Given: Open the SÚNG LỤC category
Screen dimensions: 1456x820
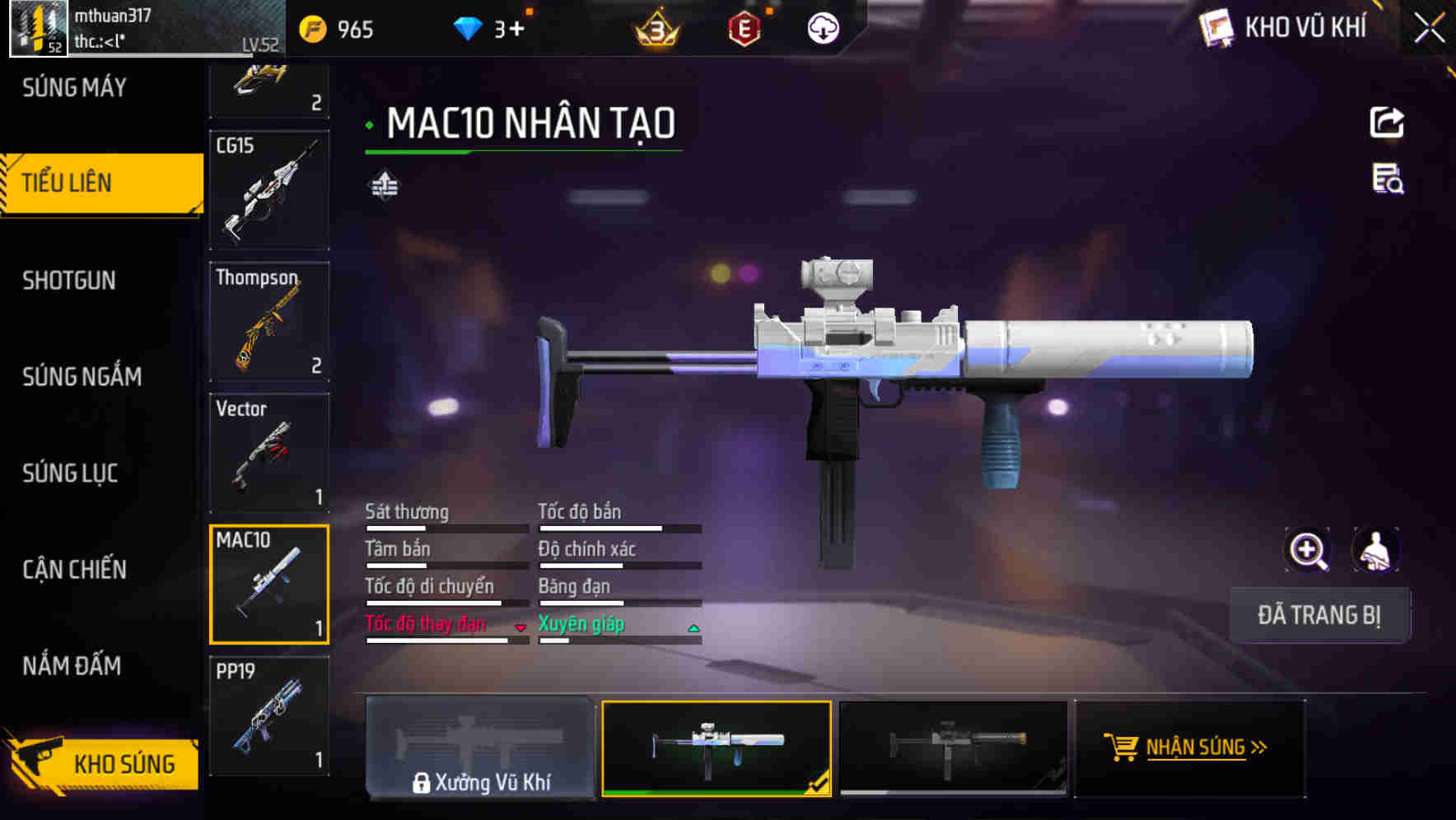Looking at the screenshot, I should 70,473.
